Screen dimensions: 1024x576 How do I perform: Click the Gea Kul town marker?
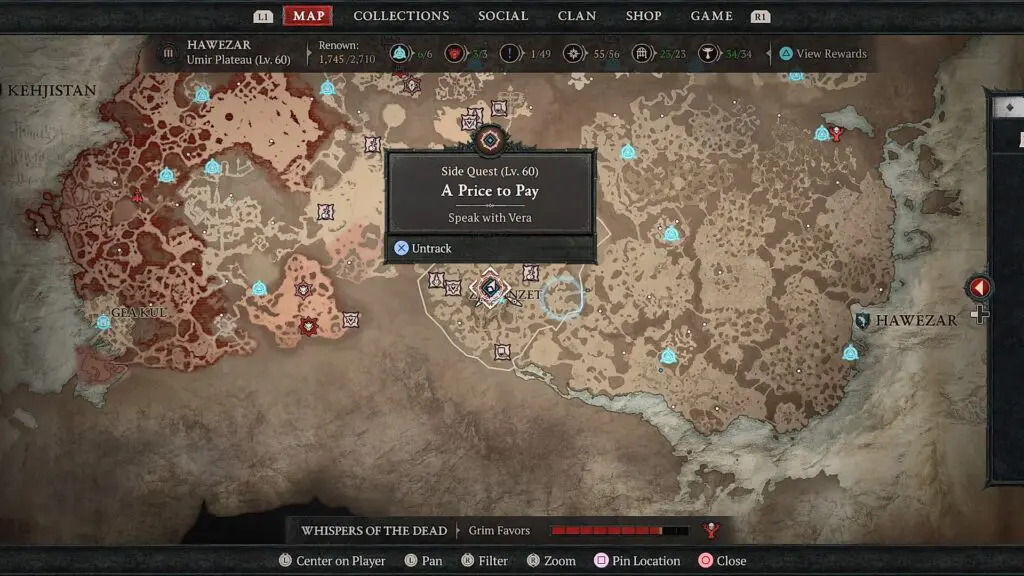[104, 322]
